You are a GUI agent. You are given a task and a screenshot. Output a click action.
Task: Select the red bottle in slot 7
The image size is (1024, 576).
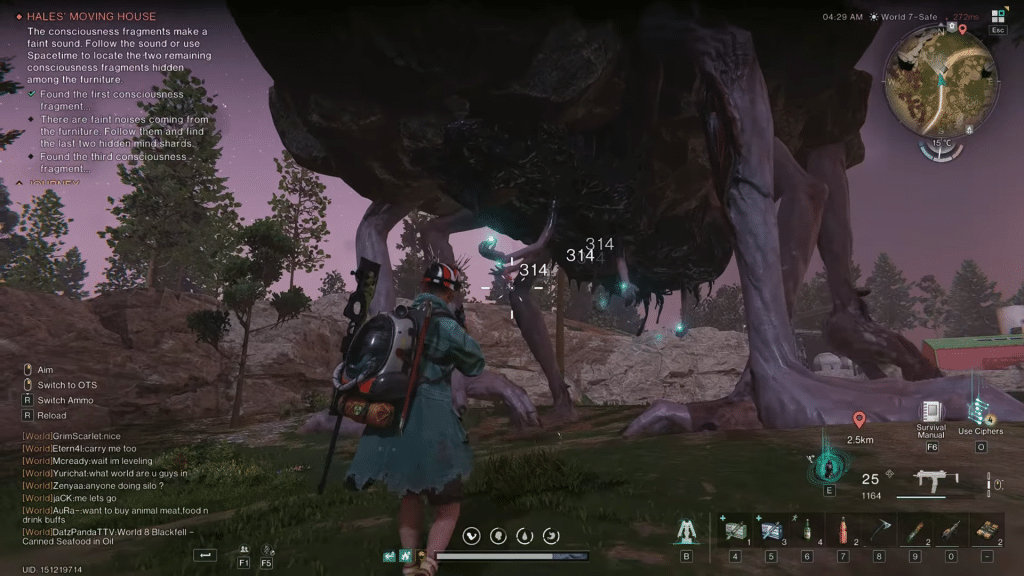(x=843, y=531)
